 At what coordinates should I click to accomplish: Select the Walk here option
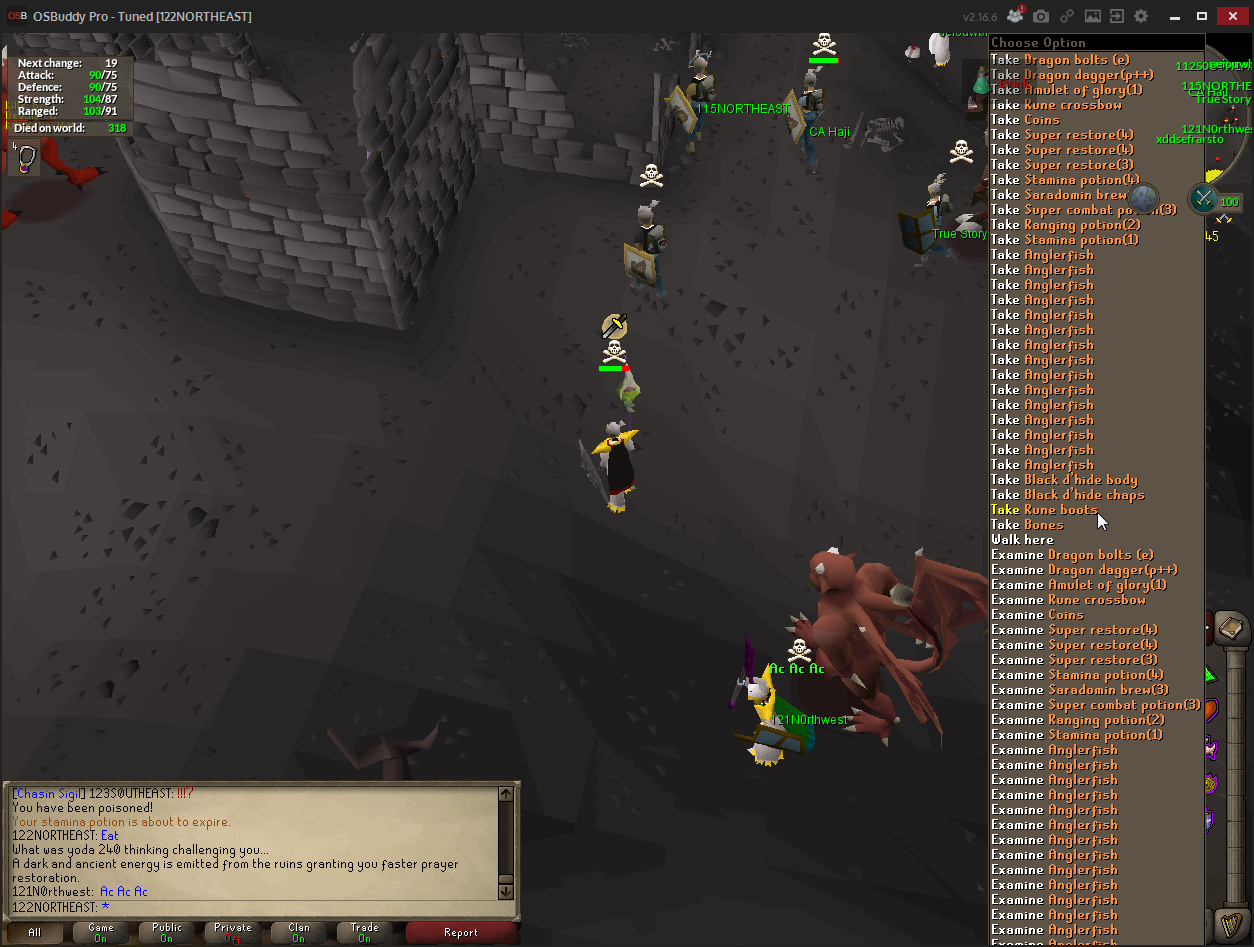point(1022,540)
